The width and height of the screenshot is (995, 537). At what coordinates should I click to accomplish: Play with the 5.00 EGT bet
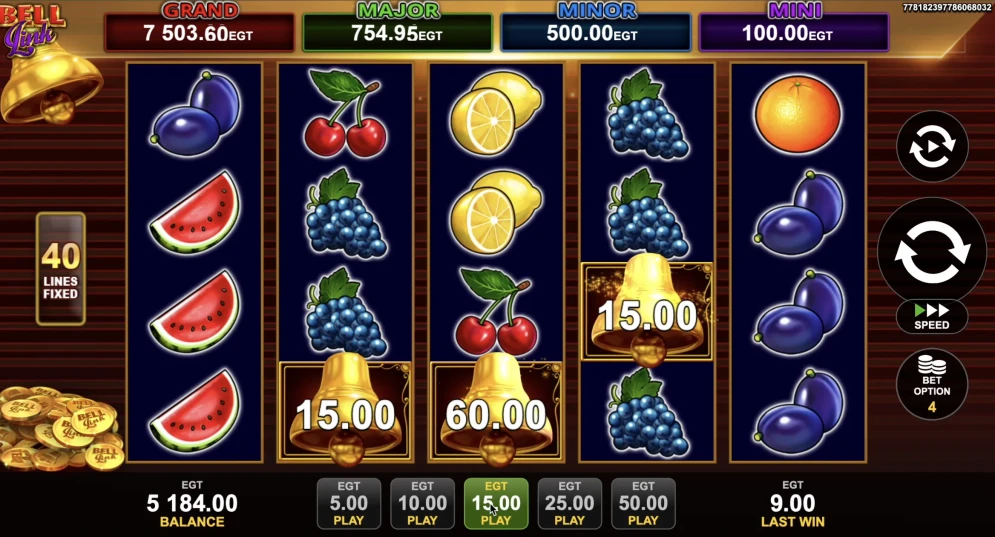348,503
